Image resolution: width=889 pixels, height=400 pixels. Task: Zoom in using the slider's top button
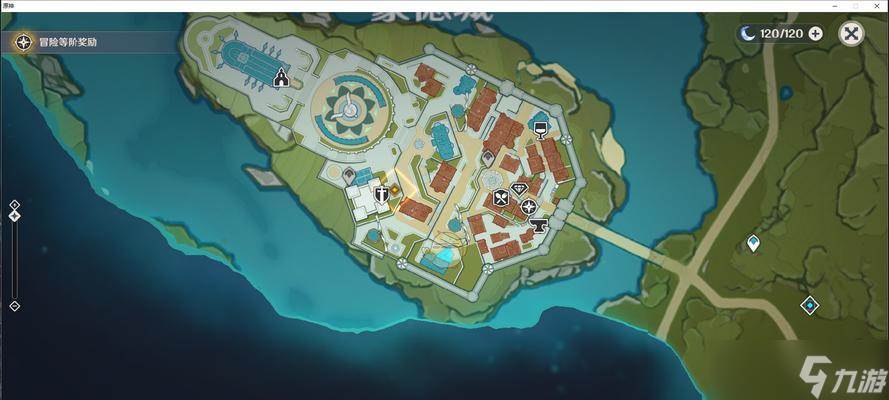pos(14,204)
